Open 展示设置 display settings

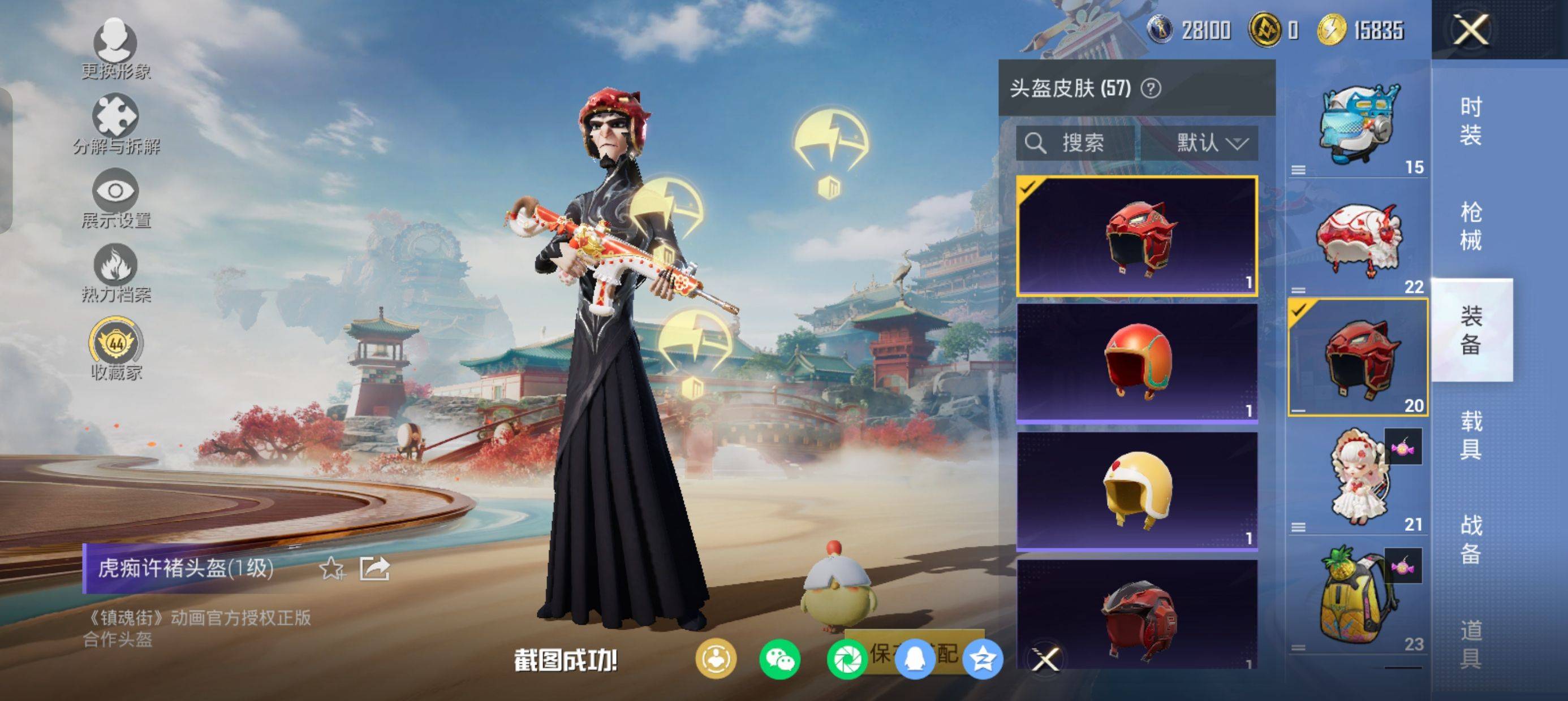pyautogui.click(x=115, y=198)
